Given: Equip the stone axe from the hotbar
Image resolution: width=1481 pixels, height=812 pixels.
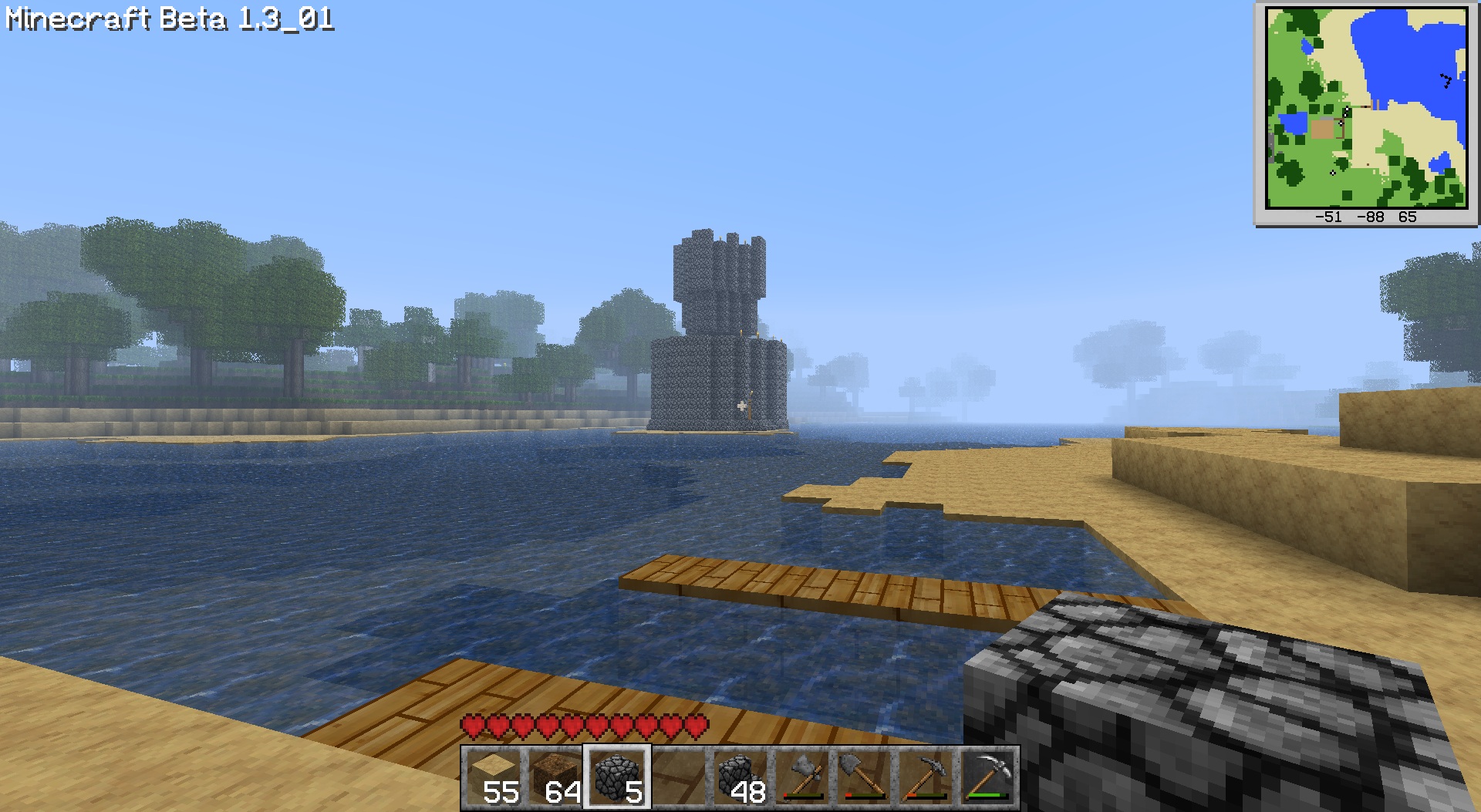Looking at the screenshot, I should tap(802, 777).
